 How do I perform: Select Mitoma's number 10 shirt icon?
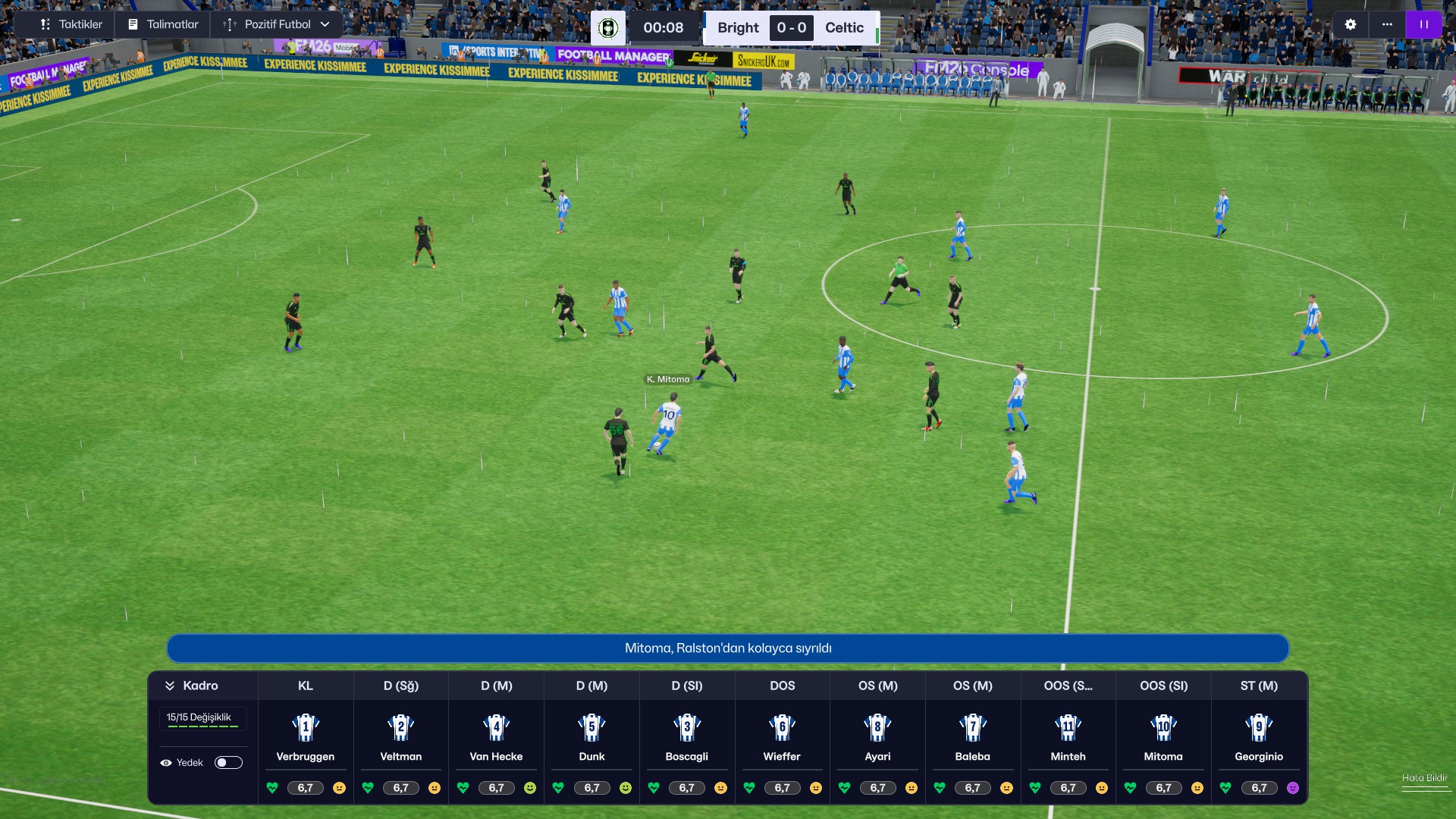(x=1163, y=729)
